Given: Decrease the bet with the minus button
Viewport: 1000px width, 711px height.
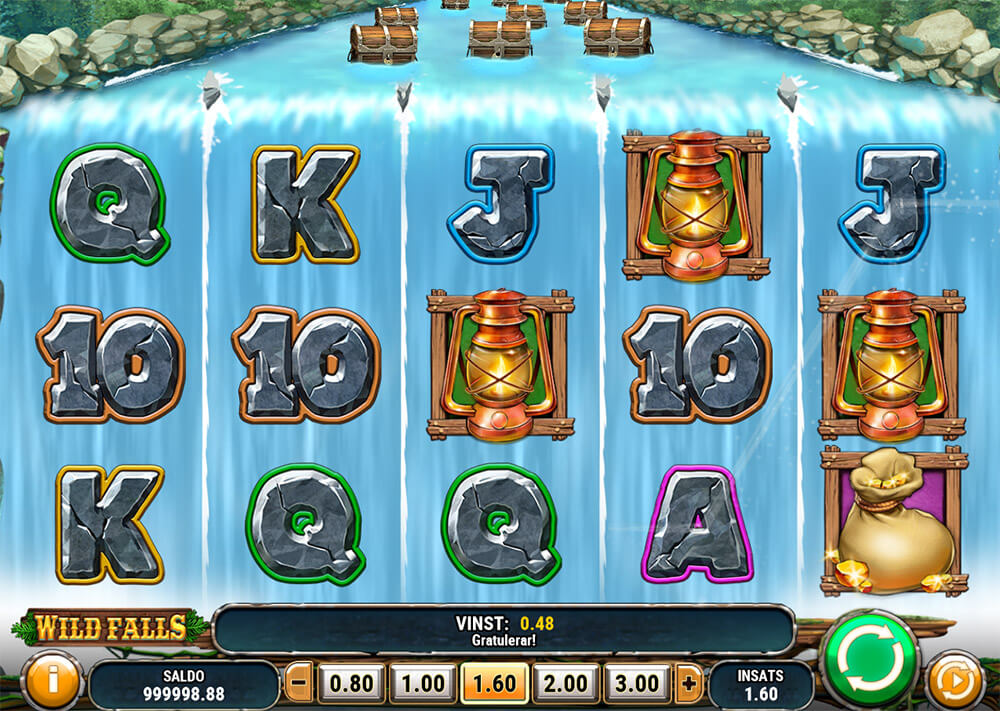Looking at the screenshot, I should [x=298, y=684].
